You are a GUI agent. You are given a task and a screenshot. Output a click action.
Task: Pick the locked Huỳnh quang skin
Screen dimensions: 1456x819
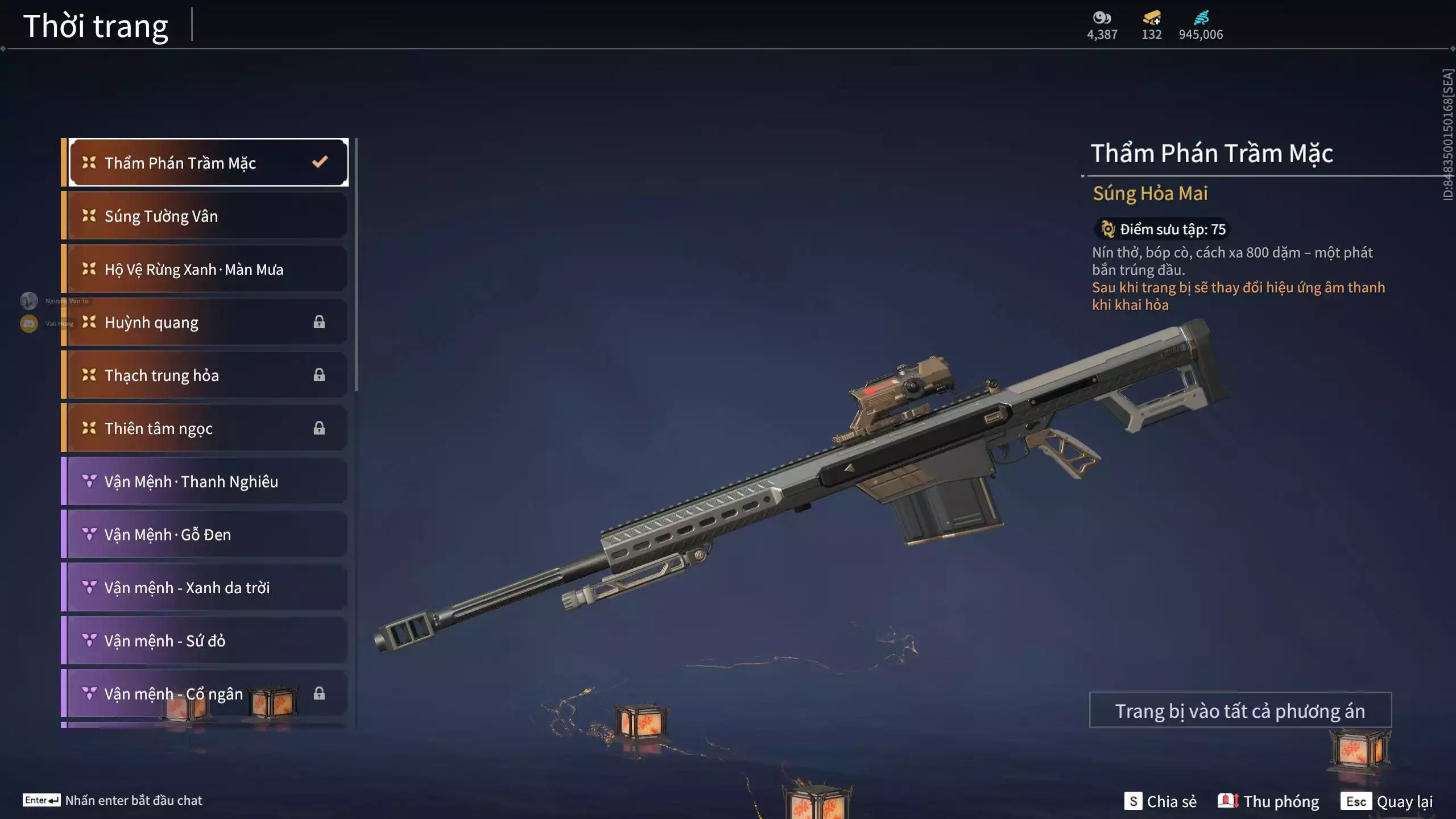click(x=208, y=322)
